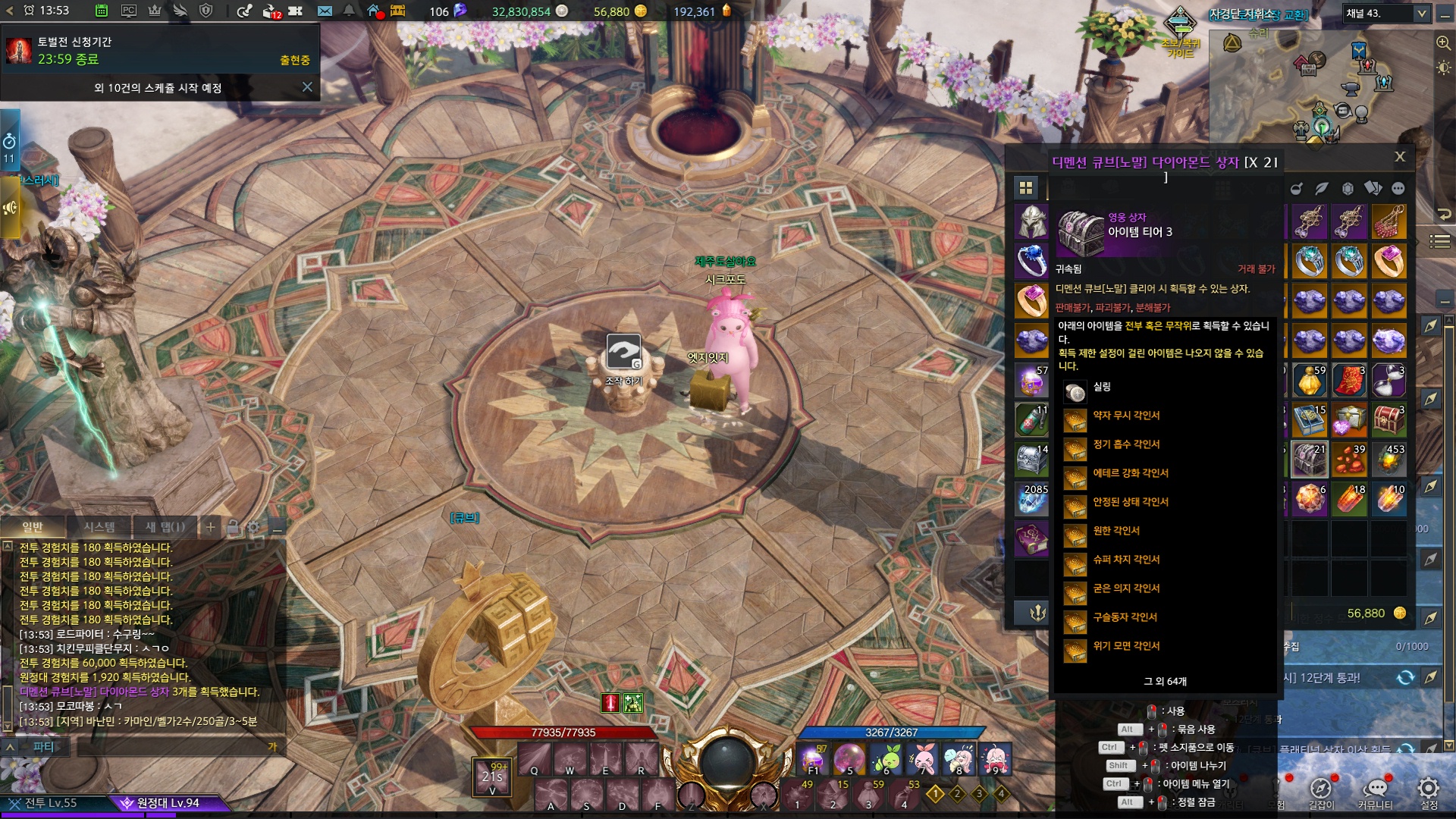This screenshot has width=1456, height=819.
Task: Open the 새 탭(1) chat tab
Action: pos(165,526)
